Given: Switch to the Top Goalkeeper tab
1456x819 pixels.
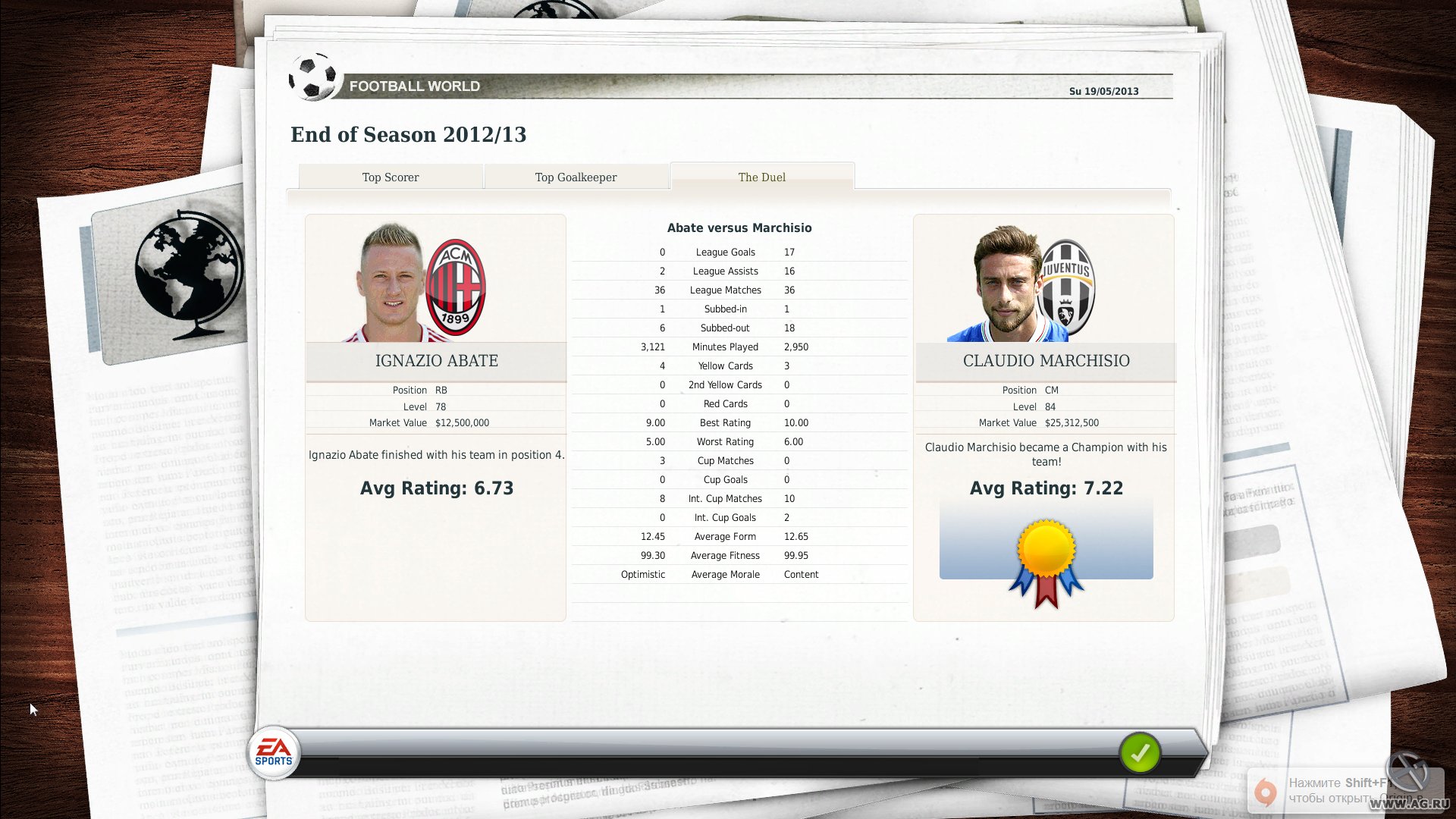Looking at the screenshot, I should click(576, 177).
